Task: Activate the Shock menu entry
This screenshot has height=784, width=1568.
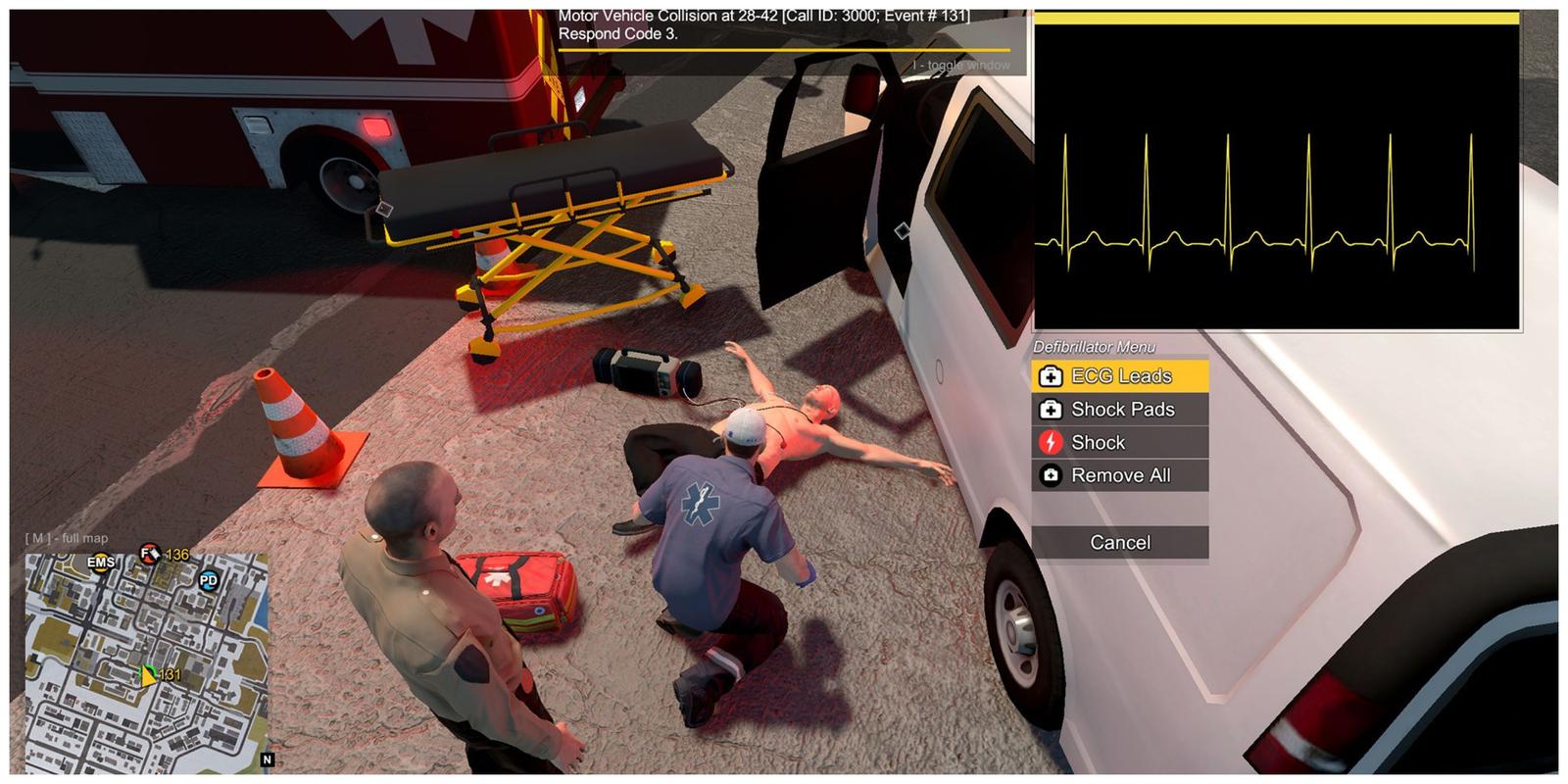Action: click(1120, 443)
